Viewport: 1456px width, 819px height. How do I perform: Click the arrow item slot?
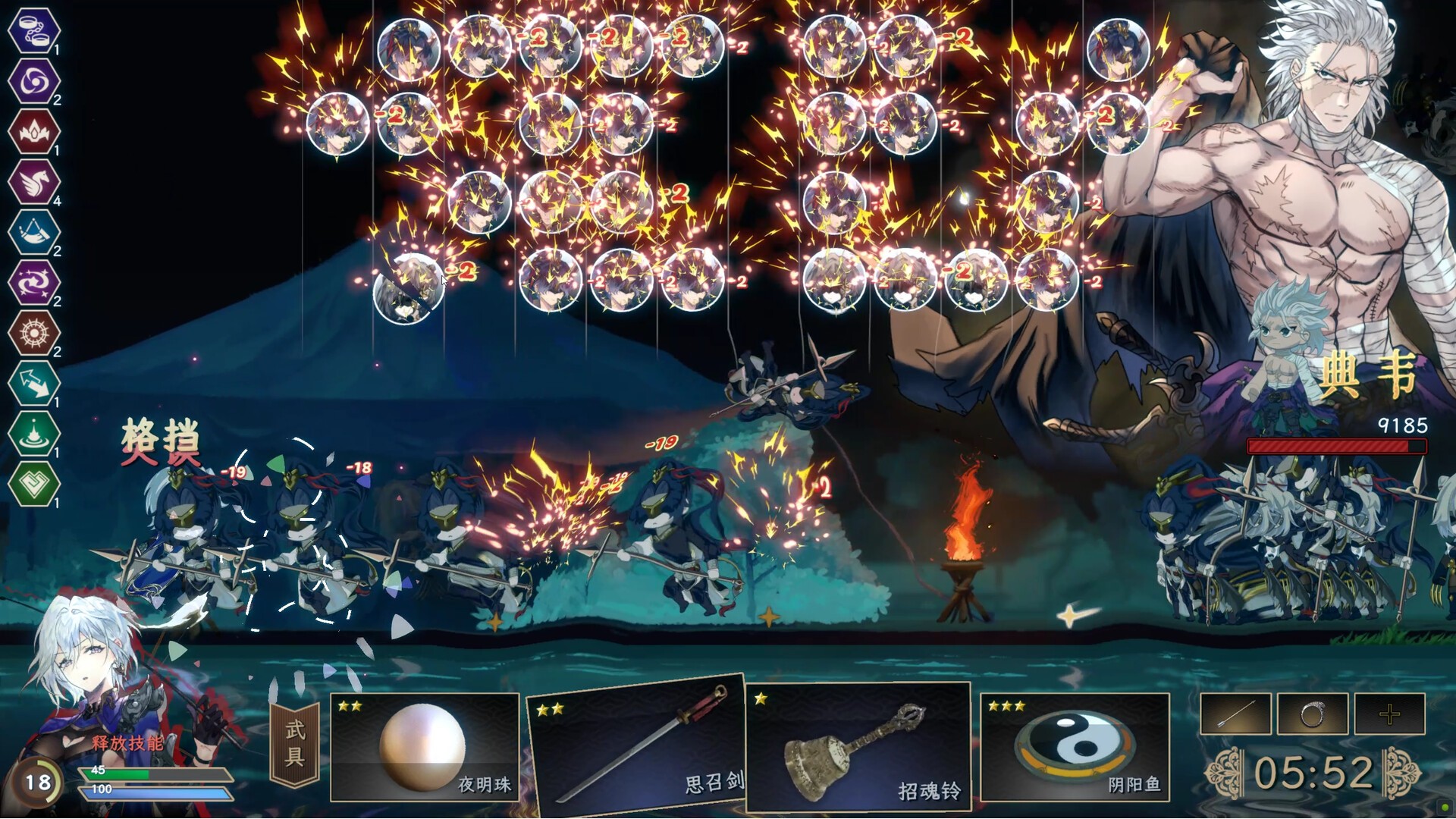click(x=1235, y=714)
